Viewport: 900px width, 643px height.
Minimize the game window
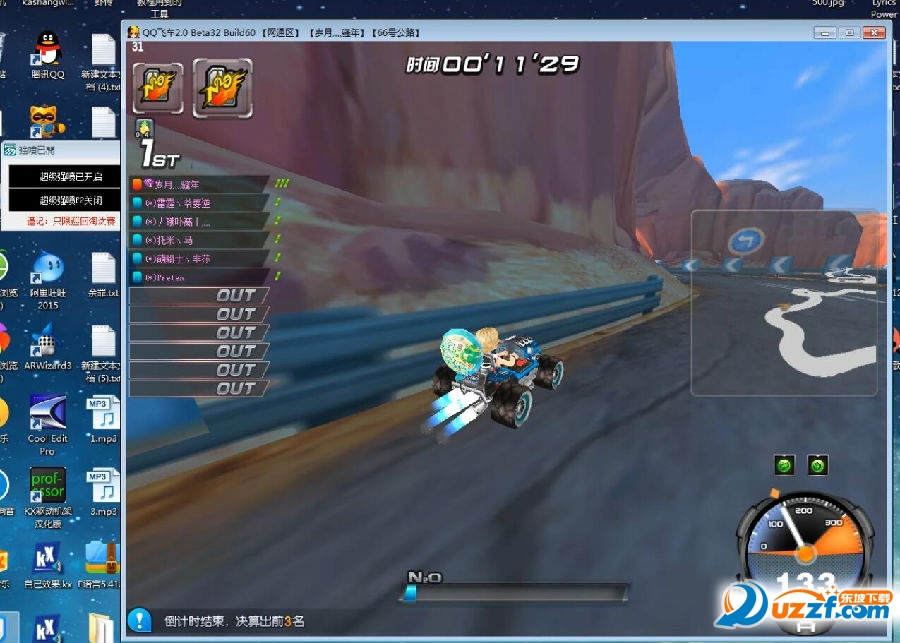pyautogui.click(x=827, y=33)
